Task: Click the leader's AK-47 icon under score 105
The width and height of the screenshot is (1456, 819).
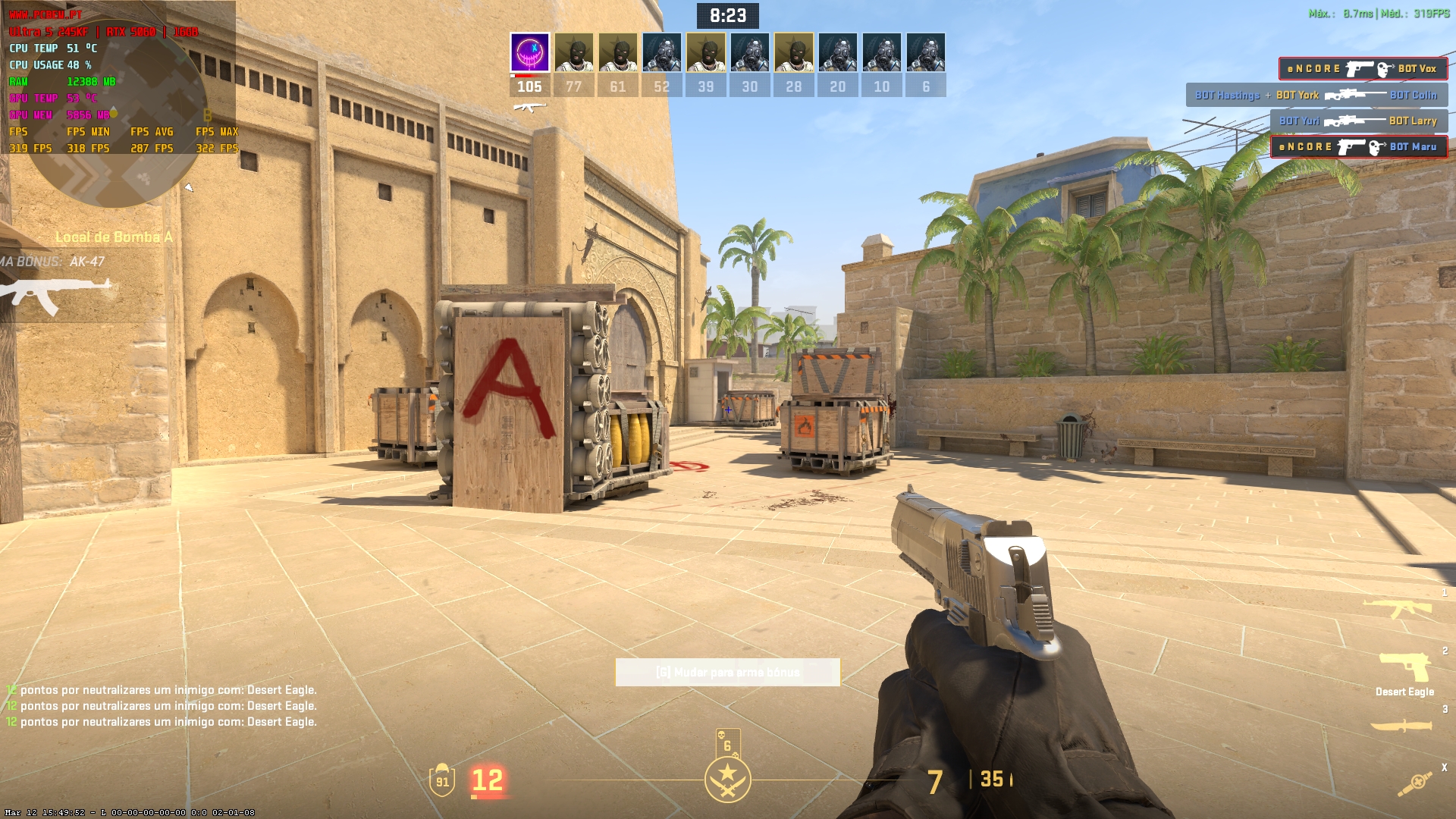Action: point(529,107)
